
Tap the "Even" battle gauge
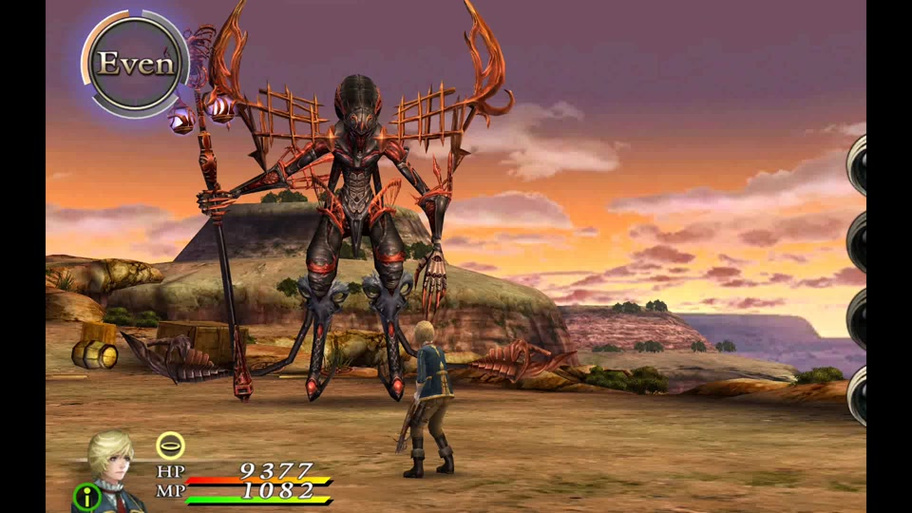135,63
